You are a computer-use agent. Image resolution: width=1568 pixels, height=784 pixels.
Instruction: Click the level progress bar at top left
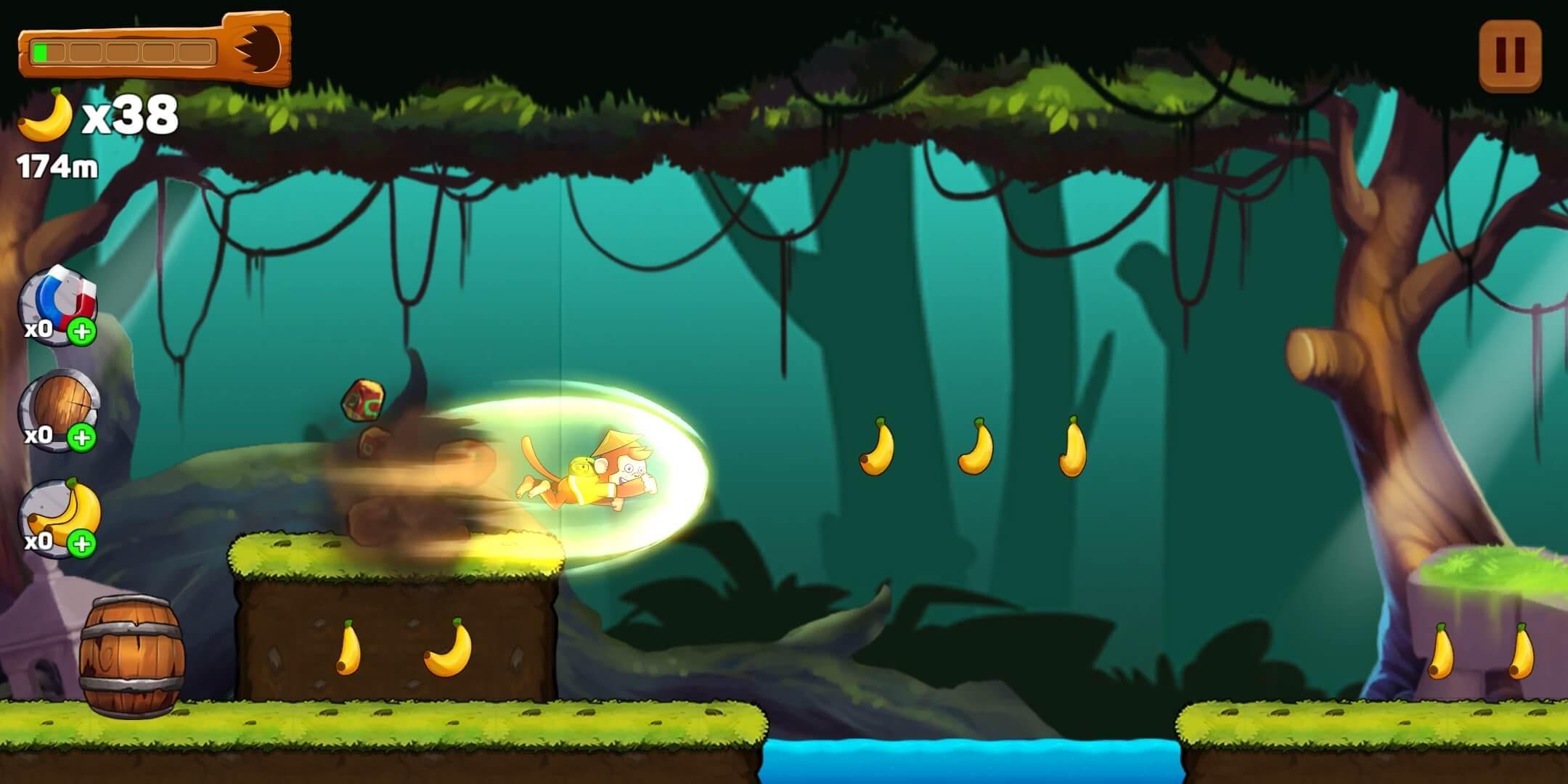coord(123,51)
